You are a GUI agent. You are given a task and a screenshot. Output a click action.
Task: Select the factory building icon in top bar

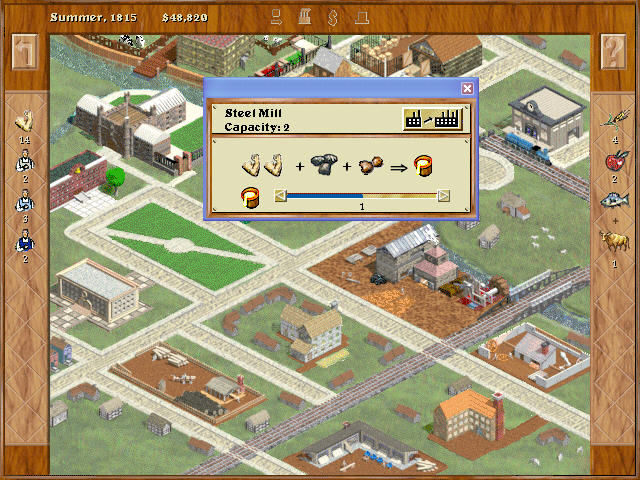307,17
